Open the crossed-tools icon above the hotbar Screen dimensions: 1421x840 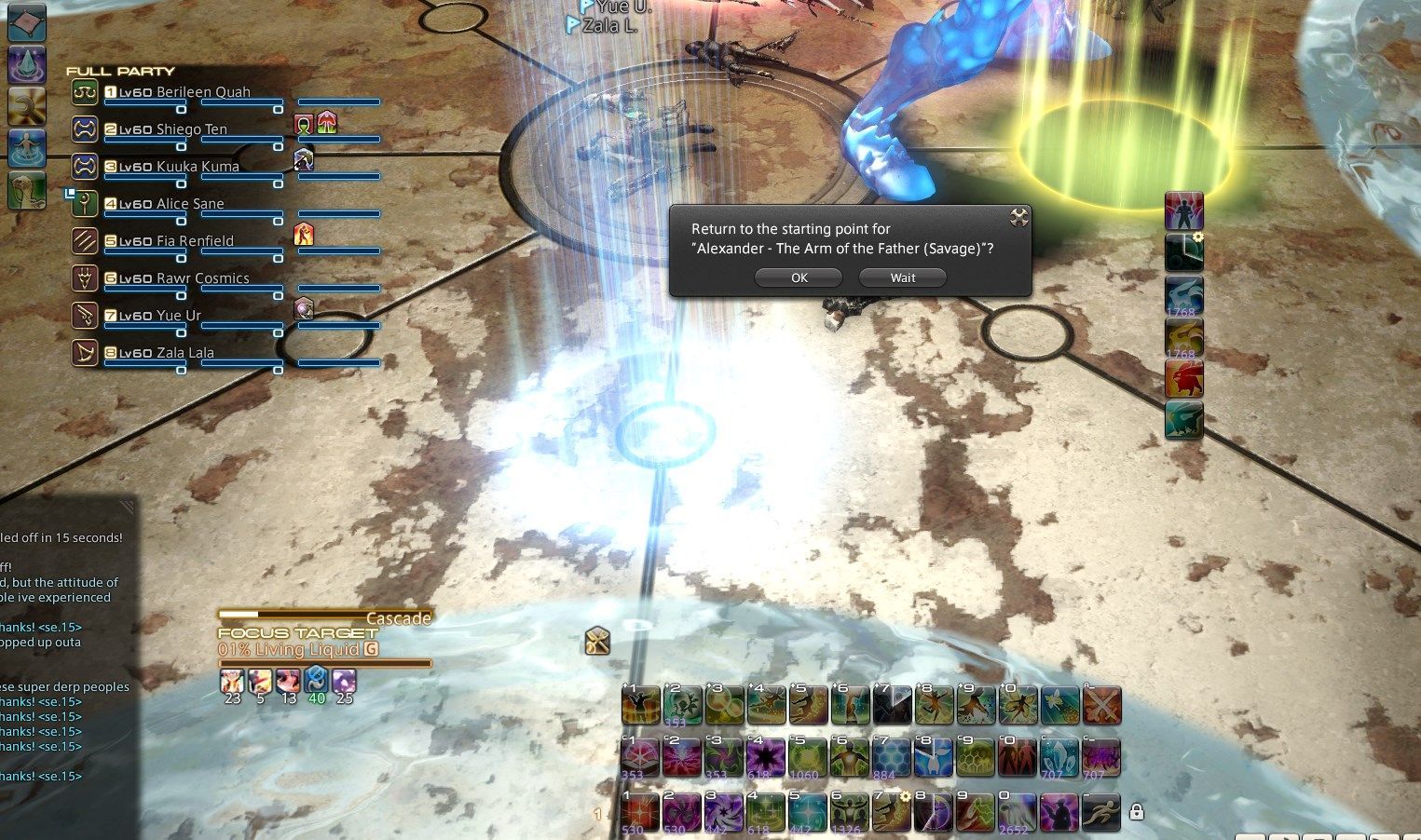(x=597, y=641)
